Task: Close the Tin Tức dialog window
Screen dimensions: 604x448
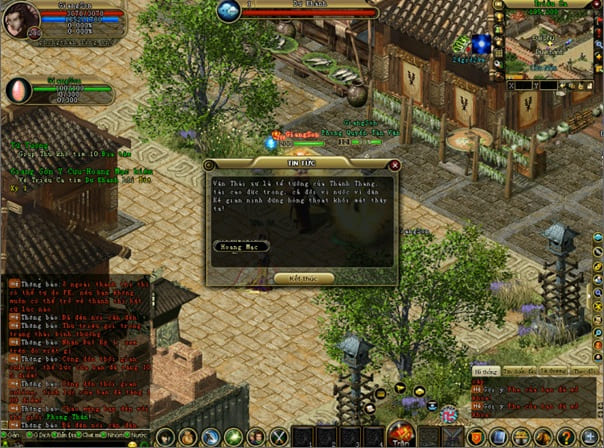Action: pos(395,165)
